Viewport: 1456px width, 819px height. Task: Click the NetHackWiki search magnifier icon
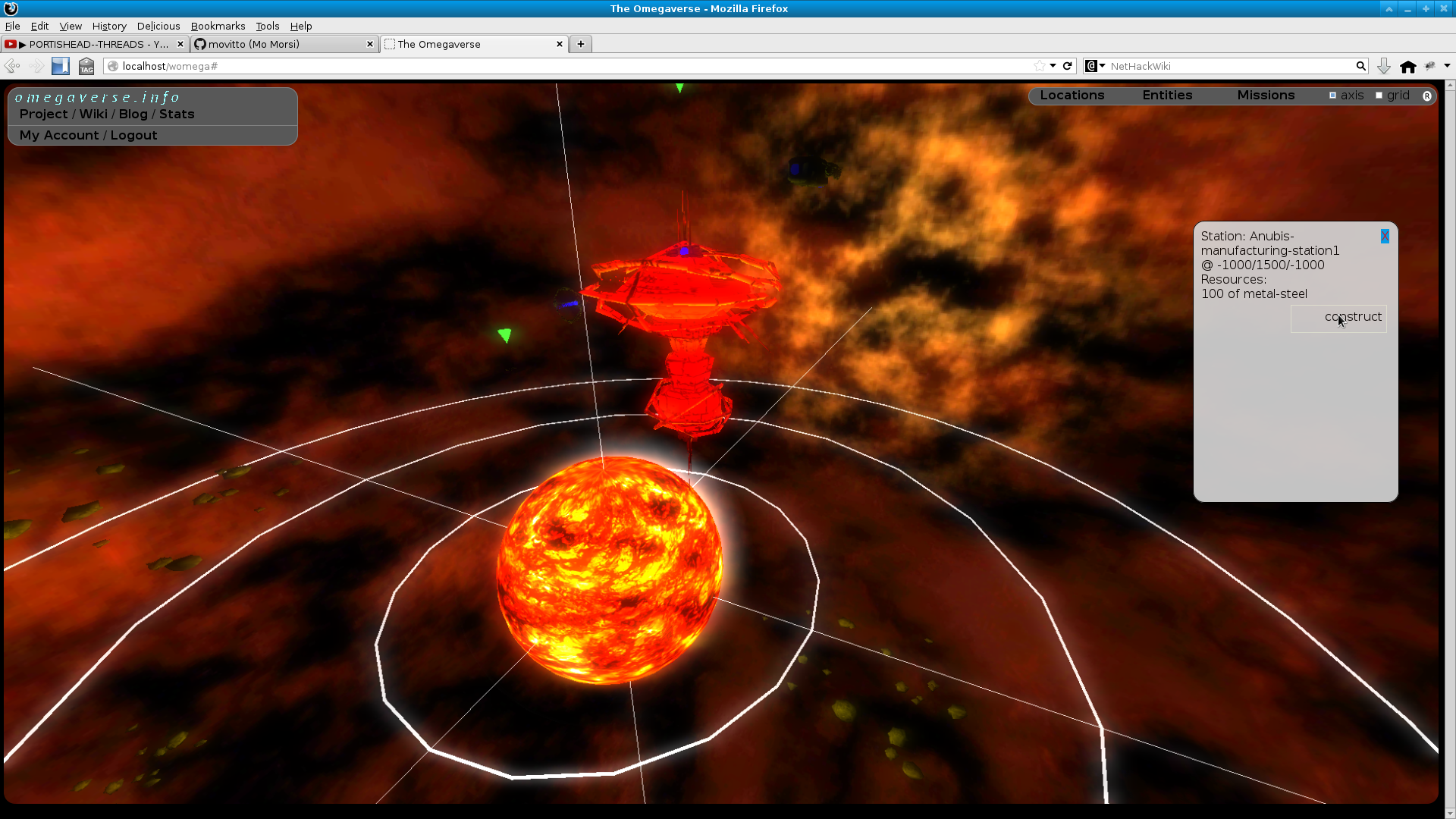coord(1361,66)
